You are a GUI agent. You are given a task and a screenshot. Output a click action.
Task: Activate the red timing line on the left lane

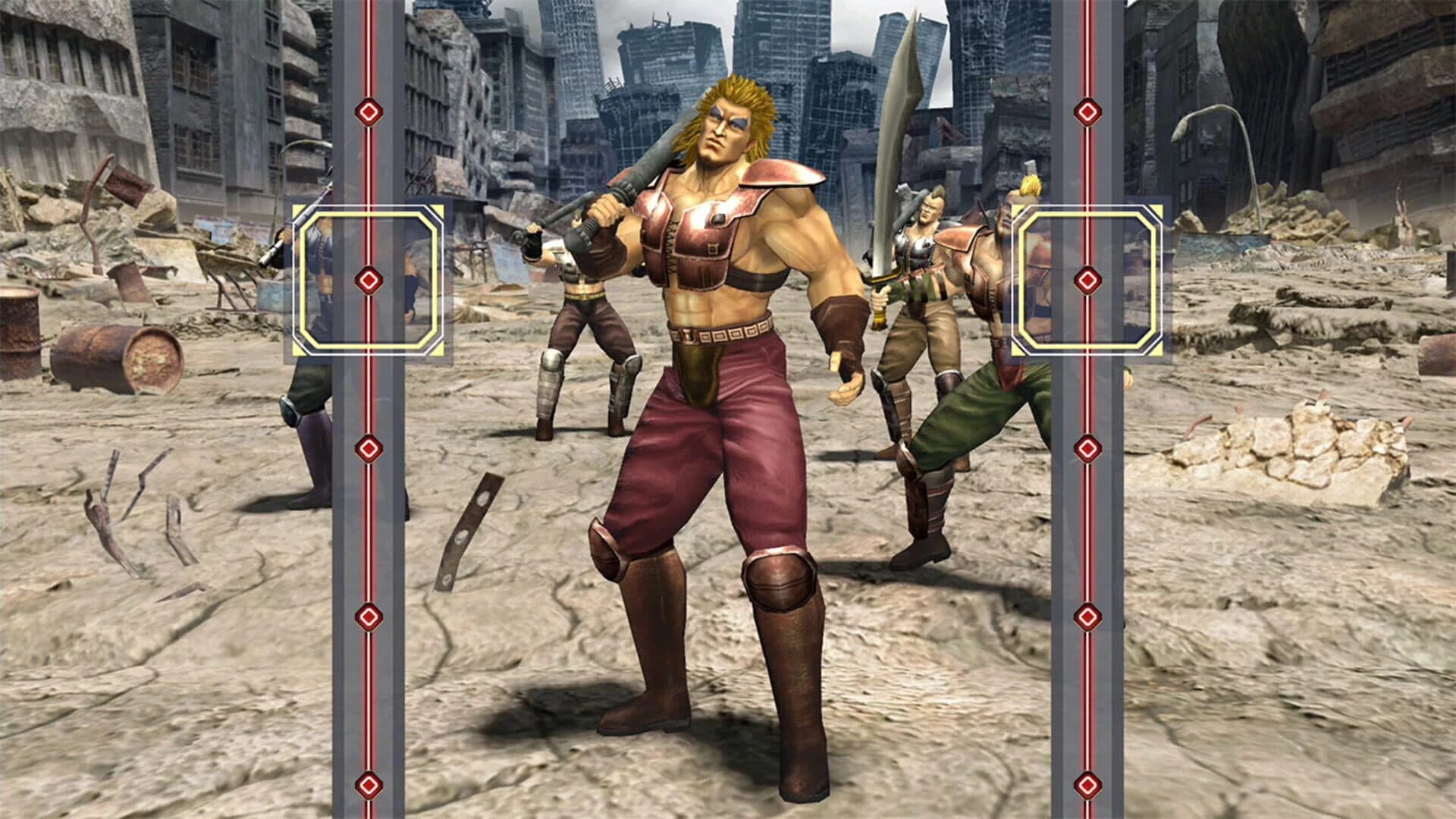tap(369, 531)
